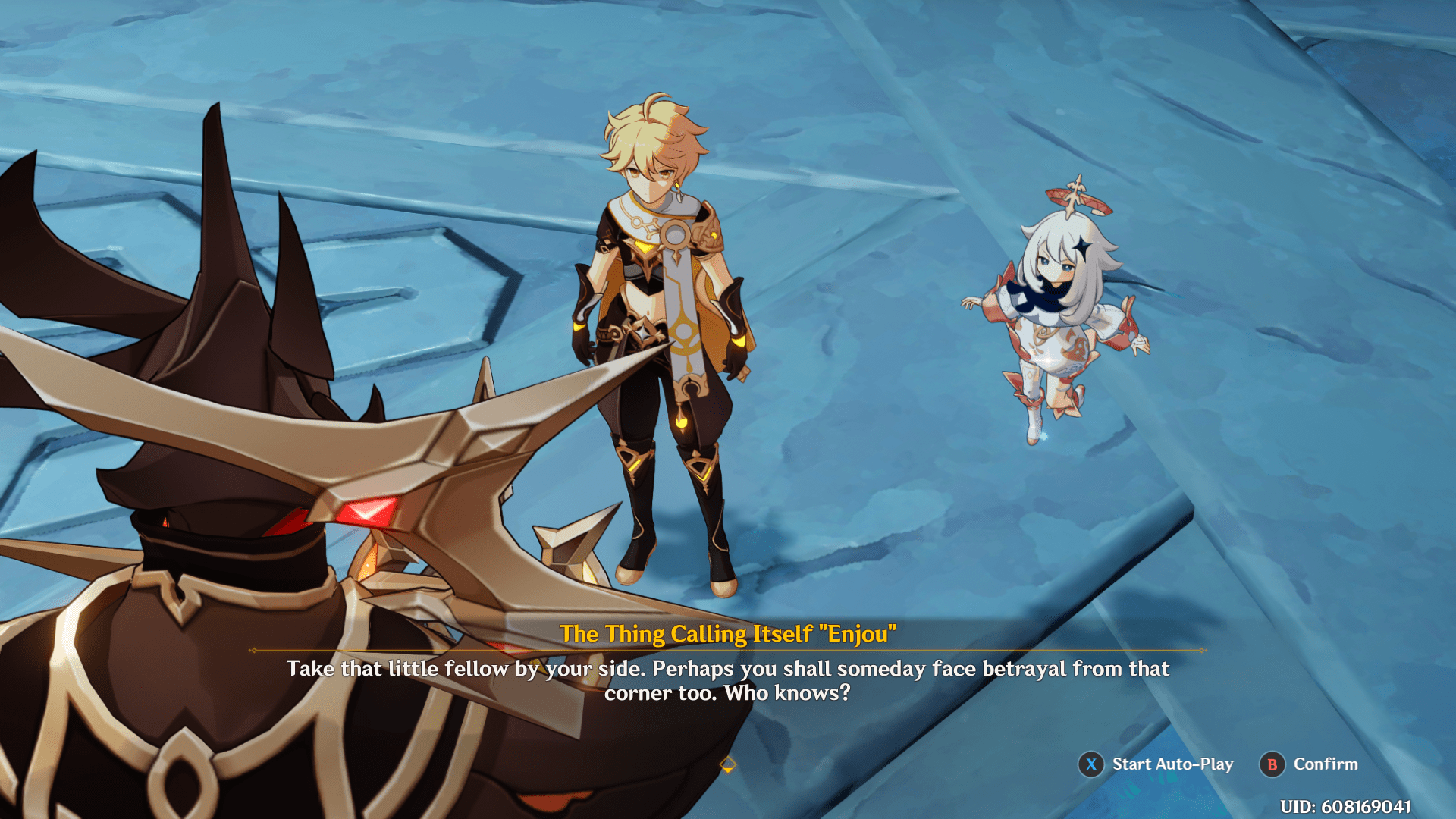Advance dialogue with the diamond continue indicator

727,764
